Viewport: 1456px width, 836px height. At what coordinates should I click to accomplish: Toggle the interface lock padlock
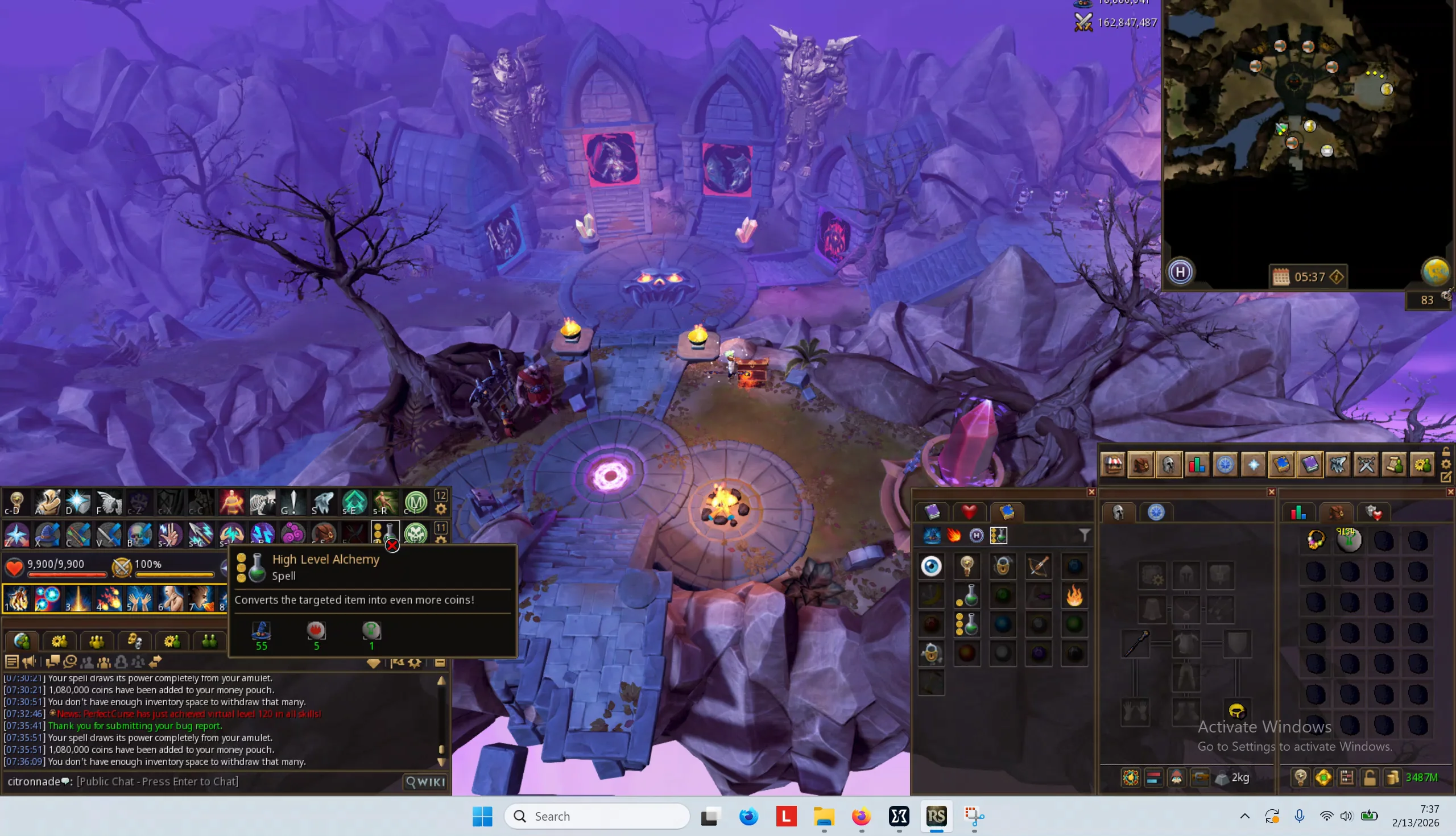1446,453
